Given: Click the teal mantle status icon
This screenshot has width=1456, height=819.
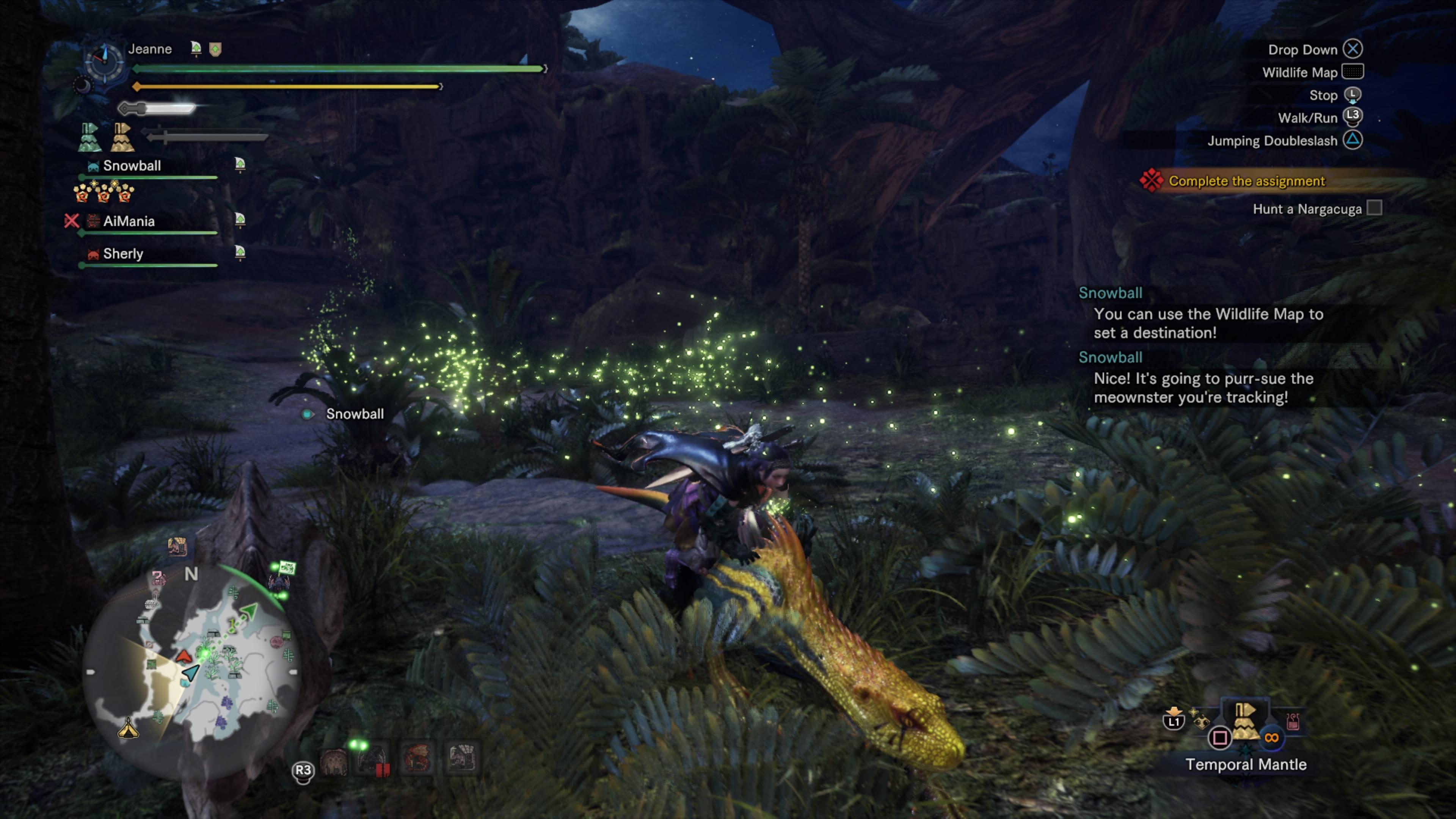Looking at the screenshot, I should click(x=89, y=137).
